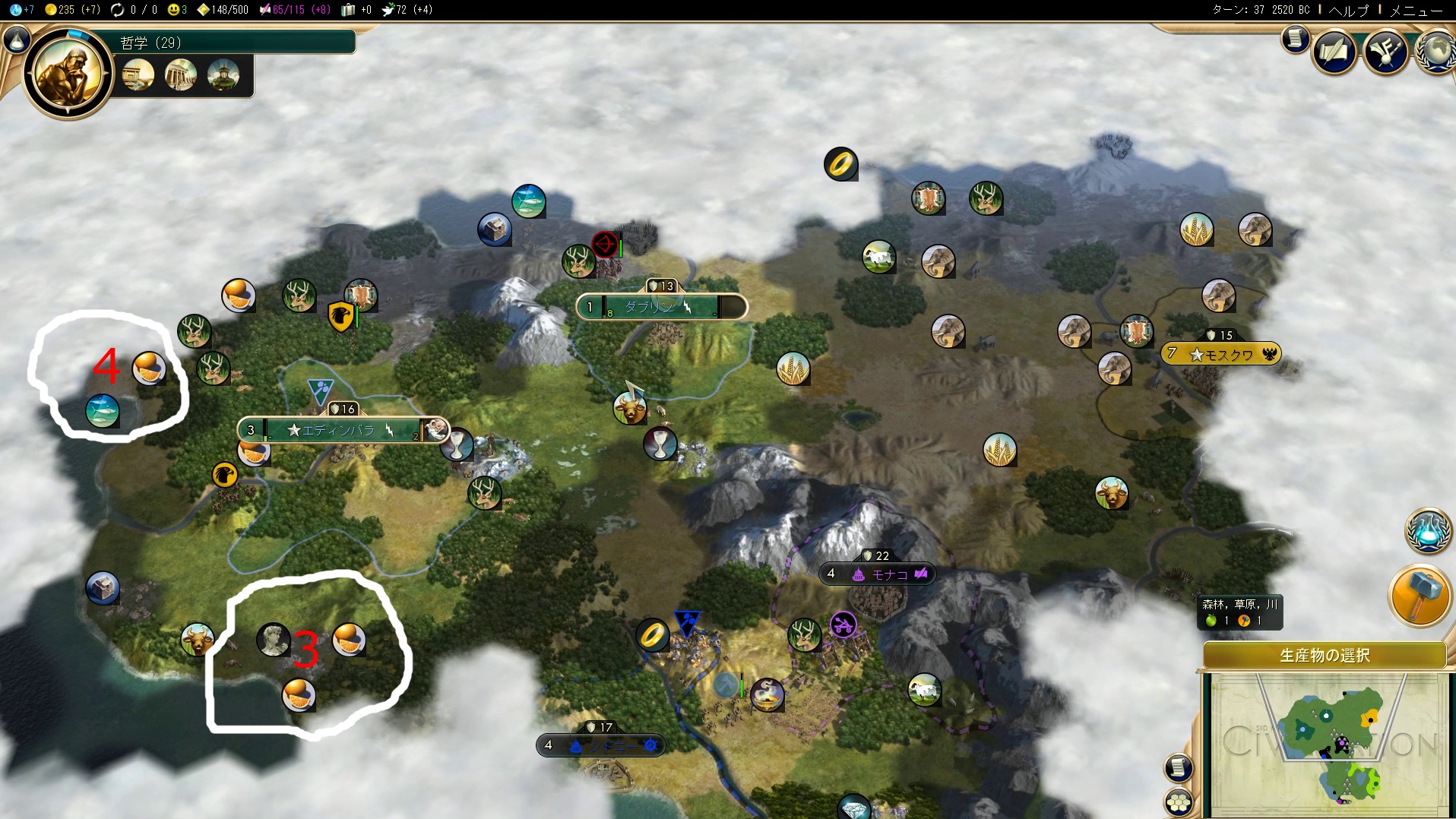Open the small scroll notification log button
The image size is (1456, 819).
[1295, 39]
